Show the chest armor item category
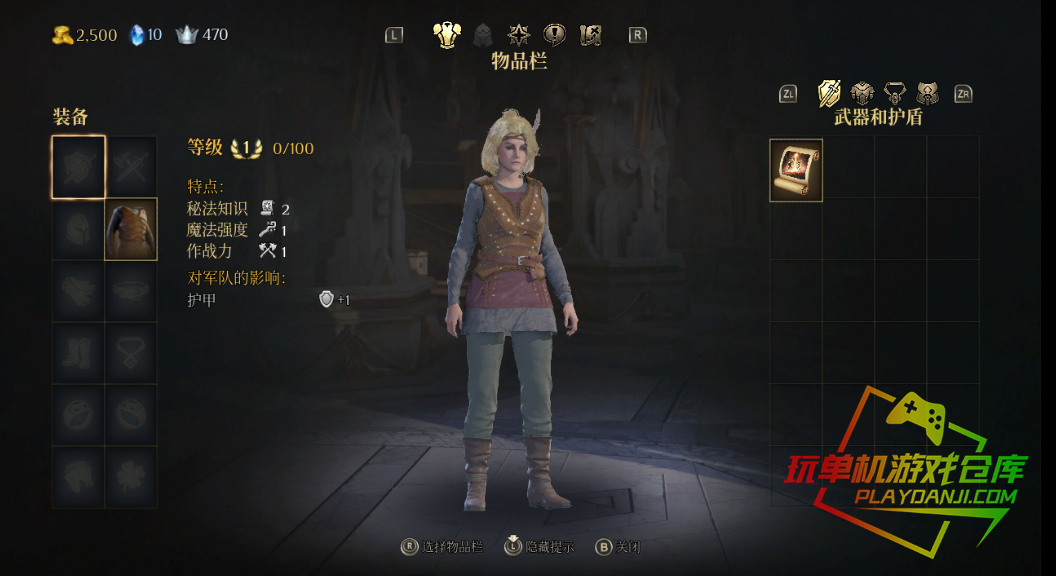Image resolution: width=1056 pixels, height=576 pixels. (x=862, y=93)
